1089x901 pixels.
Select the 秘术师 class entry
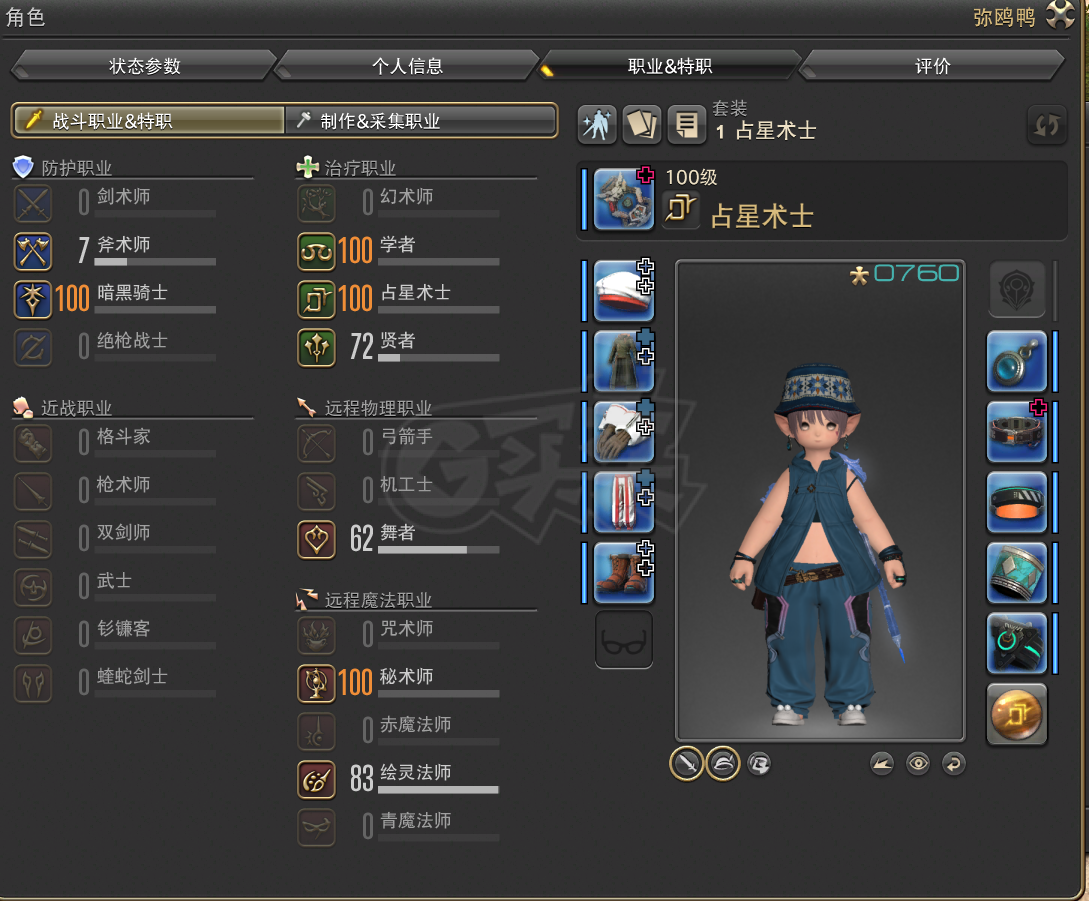tap(405, 678)
